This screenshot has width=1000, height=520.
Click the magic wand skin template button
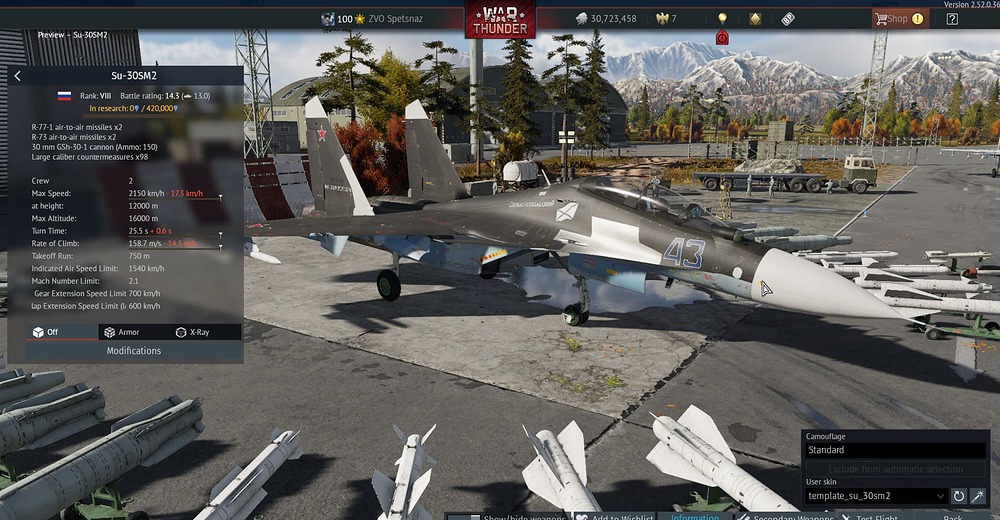(978, 496)
